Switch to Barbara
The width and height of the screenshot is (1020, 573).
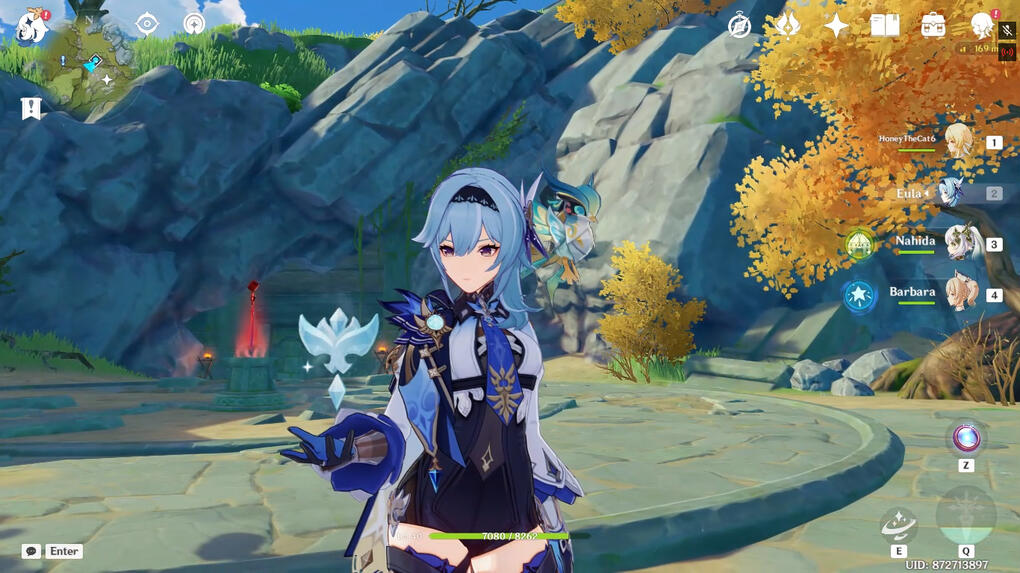click(961, 294)
